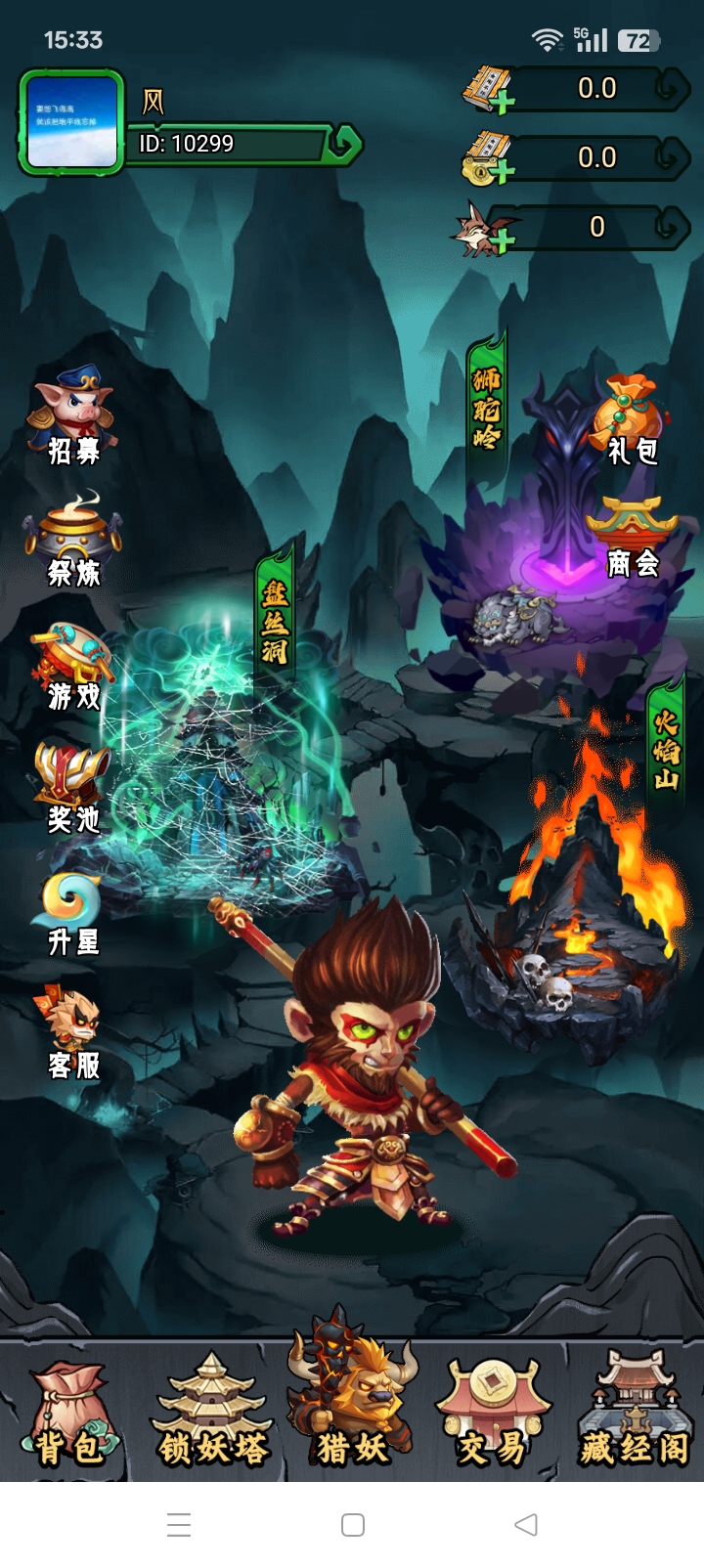Open the 游戏 games icon
This screenshot has width=704, height=1568.
coord(74,666)
